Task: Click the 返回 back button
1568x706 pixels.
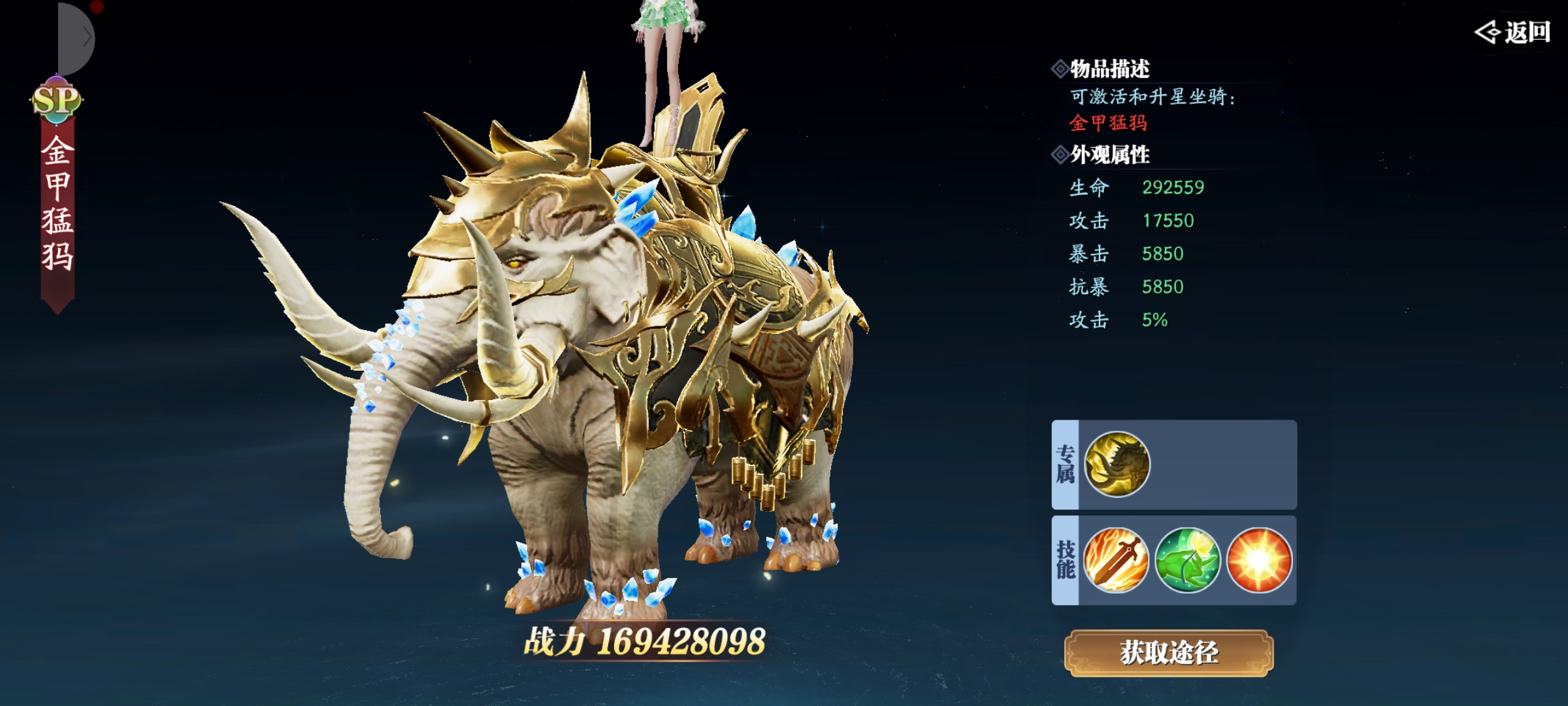Action: (1512, 32)
